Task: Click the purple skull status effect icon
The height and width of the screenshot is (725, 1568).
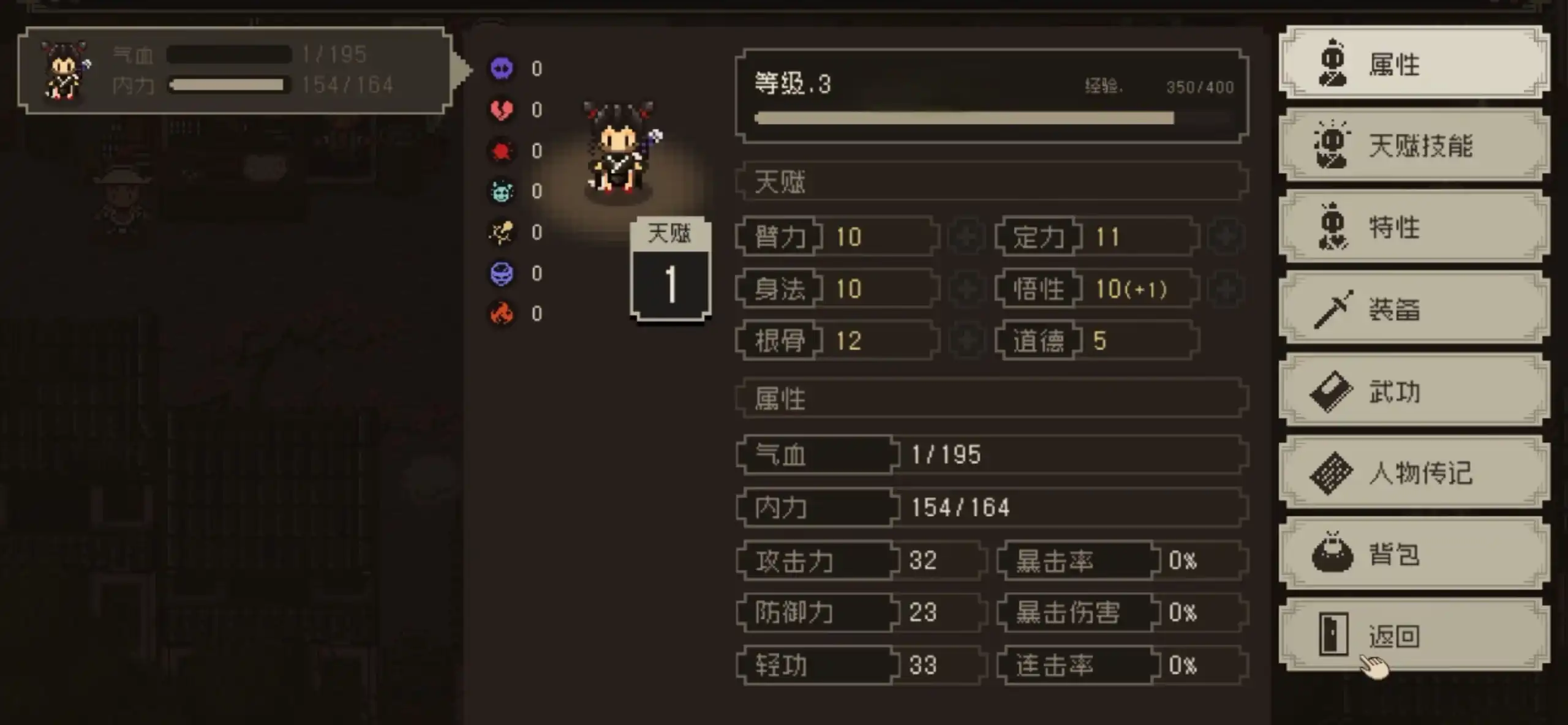Action: pyautogui.click(x=502, y=69)
